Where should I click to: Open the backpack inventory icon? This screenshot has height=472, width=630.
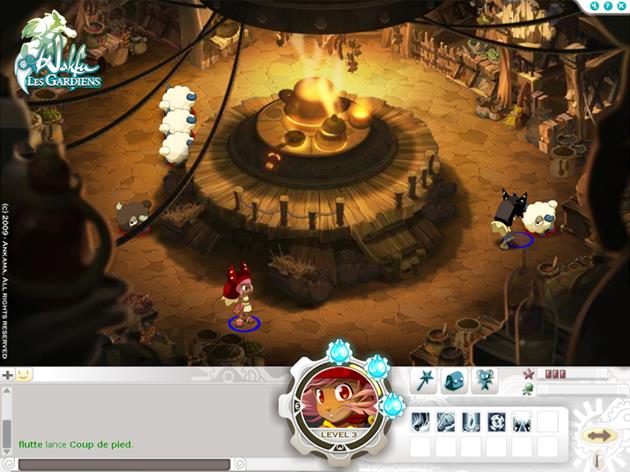pos(455,380)
